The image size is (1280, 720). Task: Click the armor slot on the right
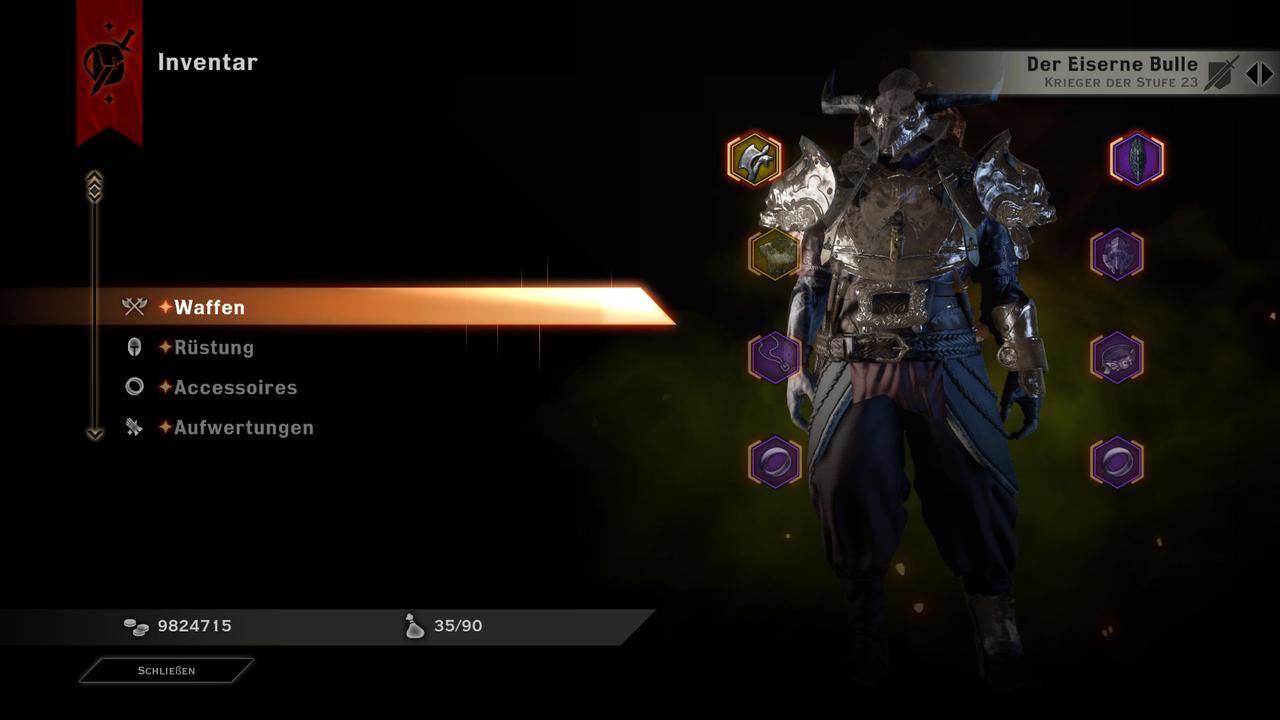1117,255
